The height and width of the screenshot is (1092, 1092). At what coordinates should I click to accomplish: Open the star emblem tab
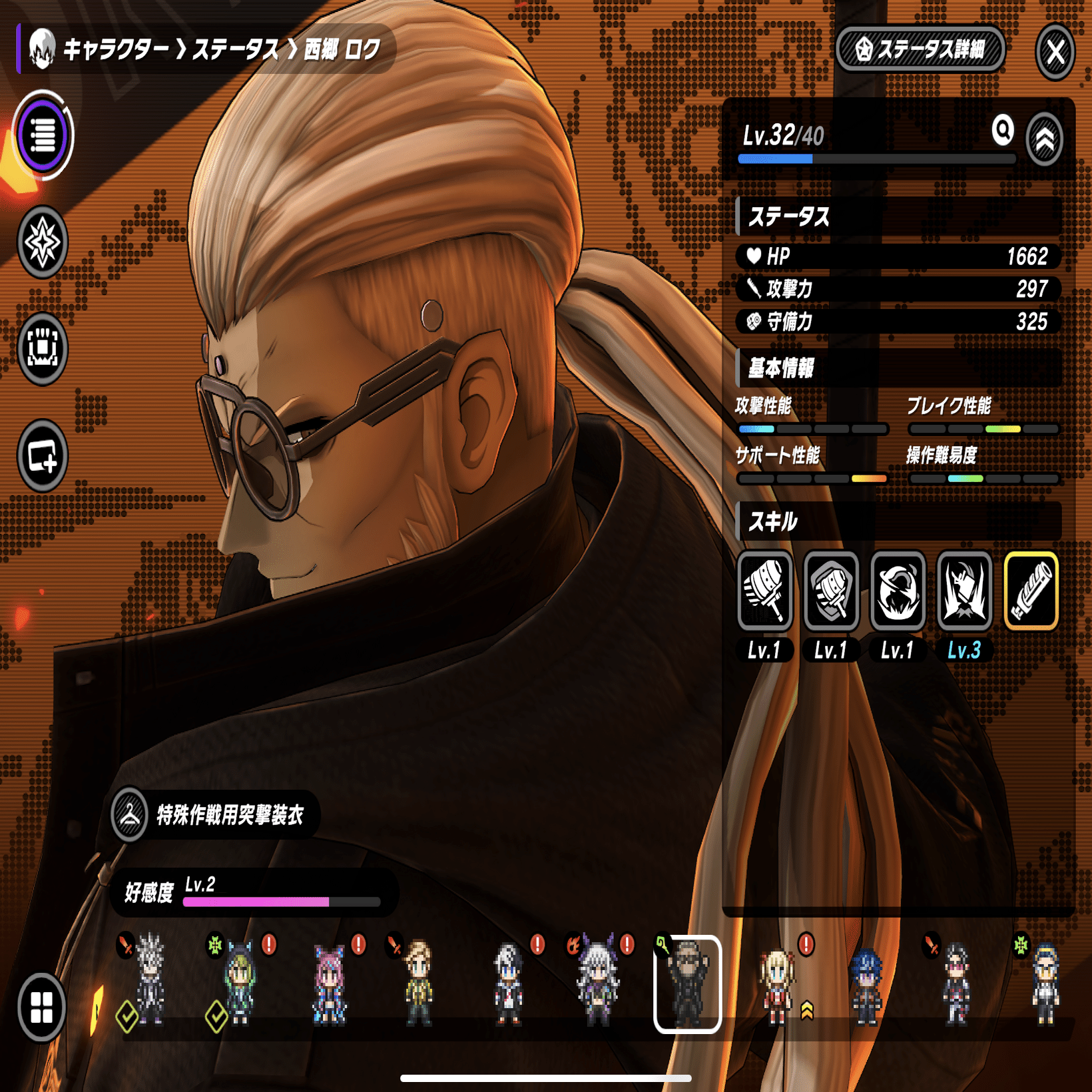[x=43, y=242]
